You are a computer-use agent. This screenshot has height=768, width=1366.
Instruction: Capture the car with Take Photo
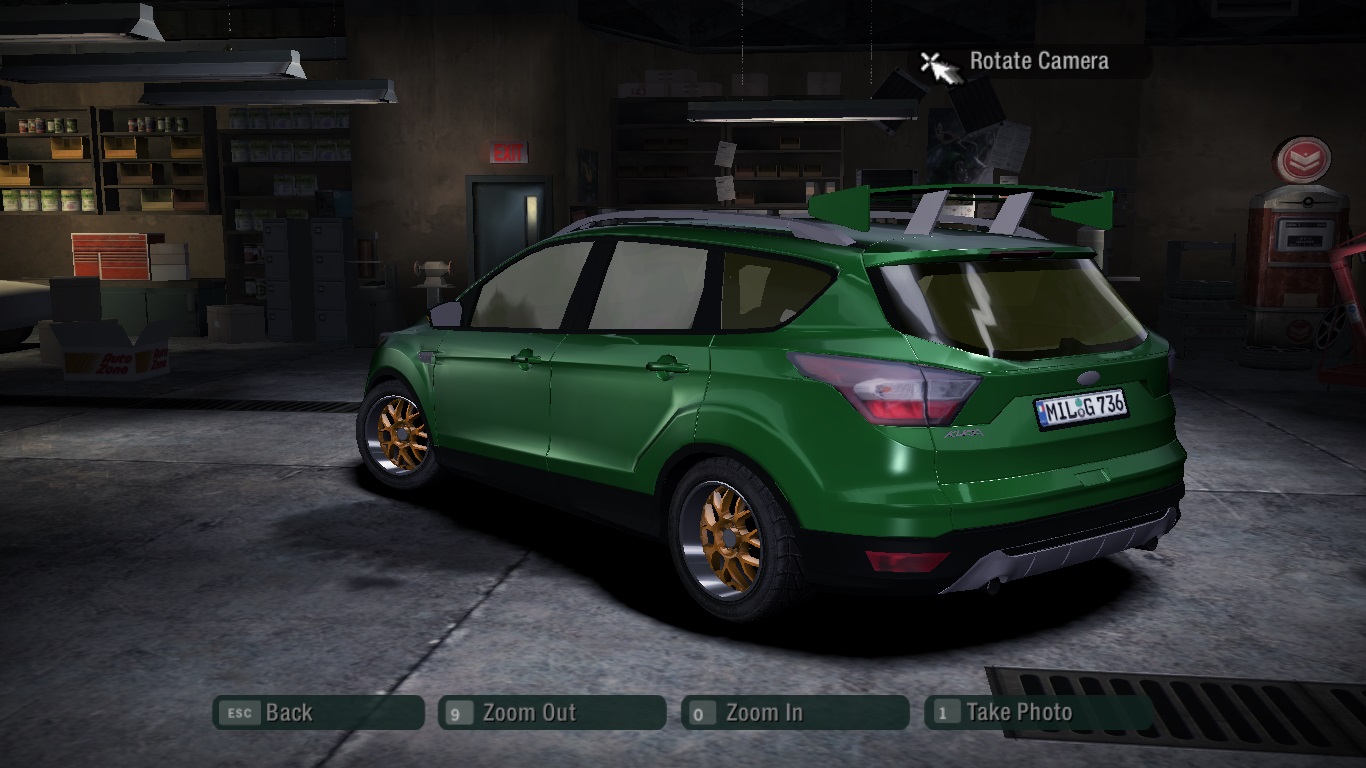click(1038, 713)
